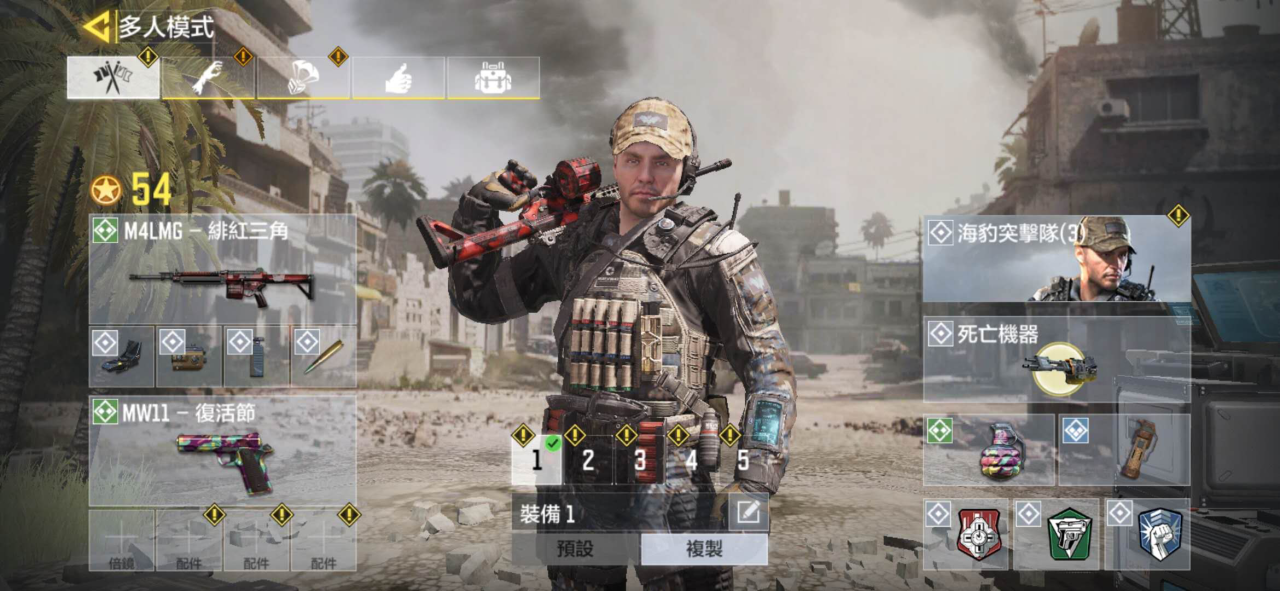Click the 預設 button
This screenshot has width=1280, height=591.
click(x=575, y=549)
